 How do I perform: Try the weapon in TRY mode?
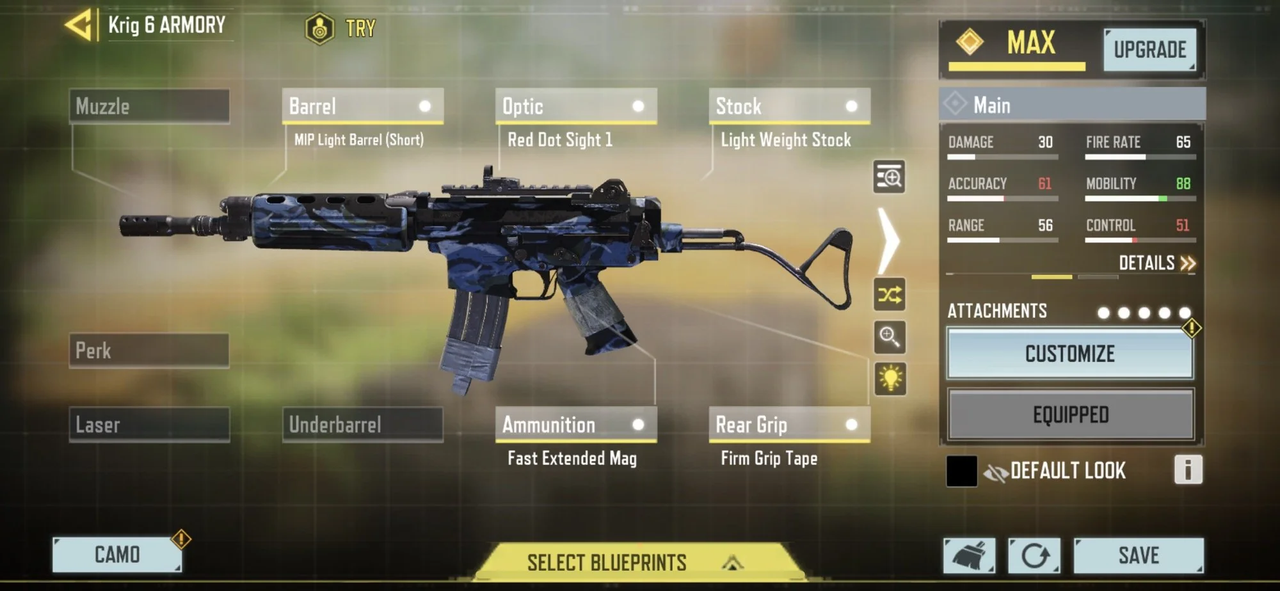point(341,28)
